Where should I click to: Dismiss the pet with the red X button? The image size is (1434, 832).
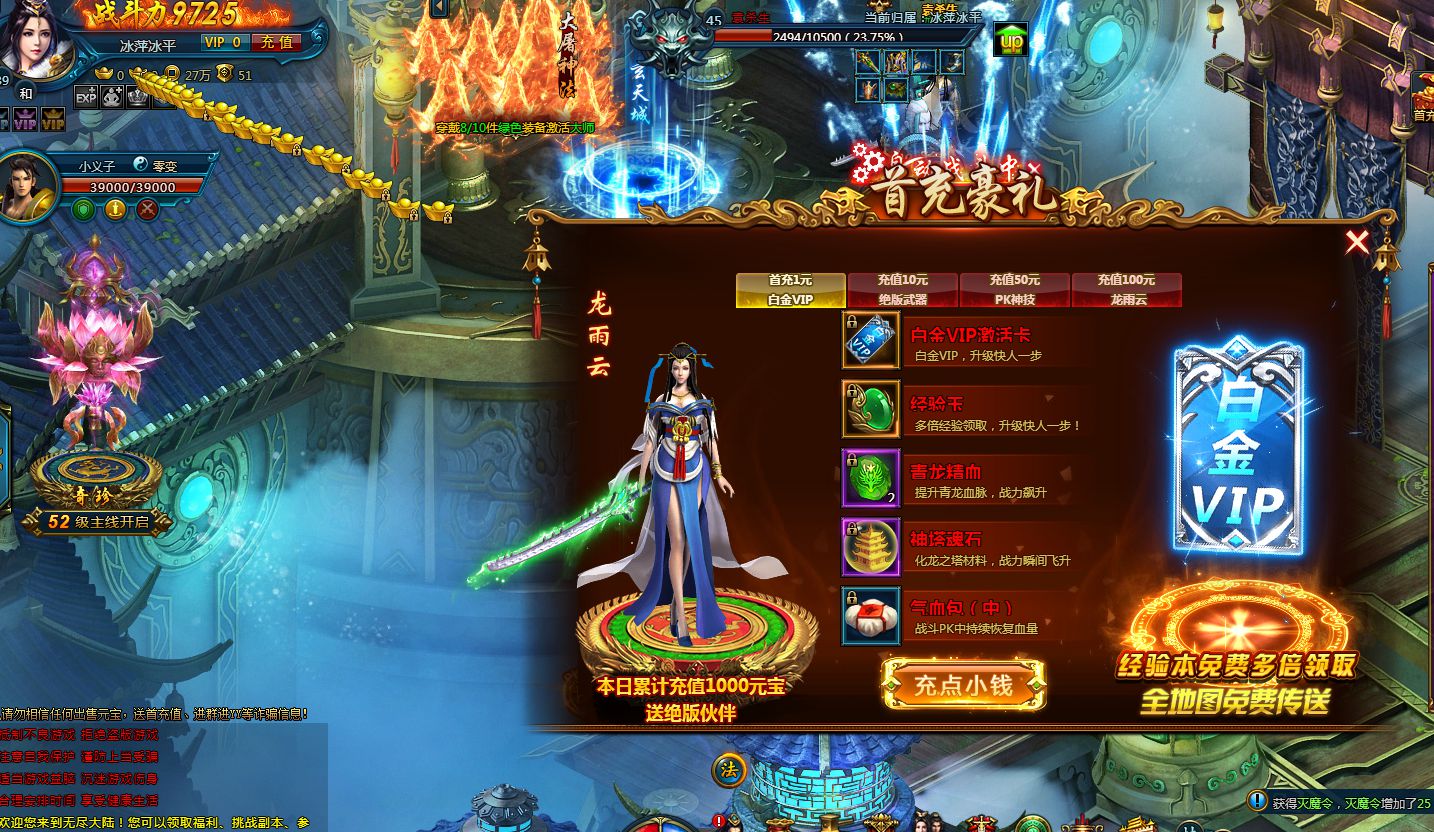(147, 209)
